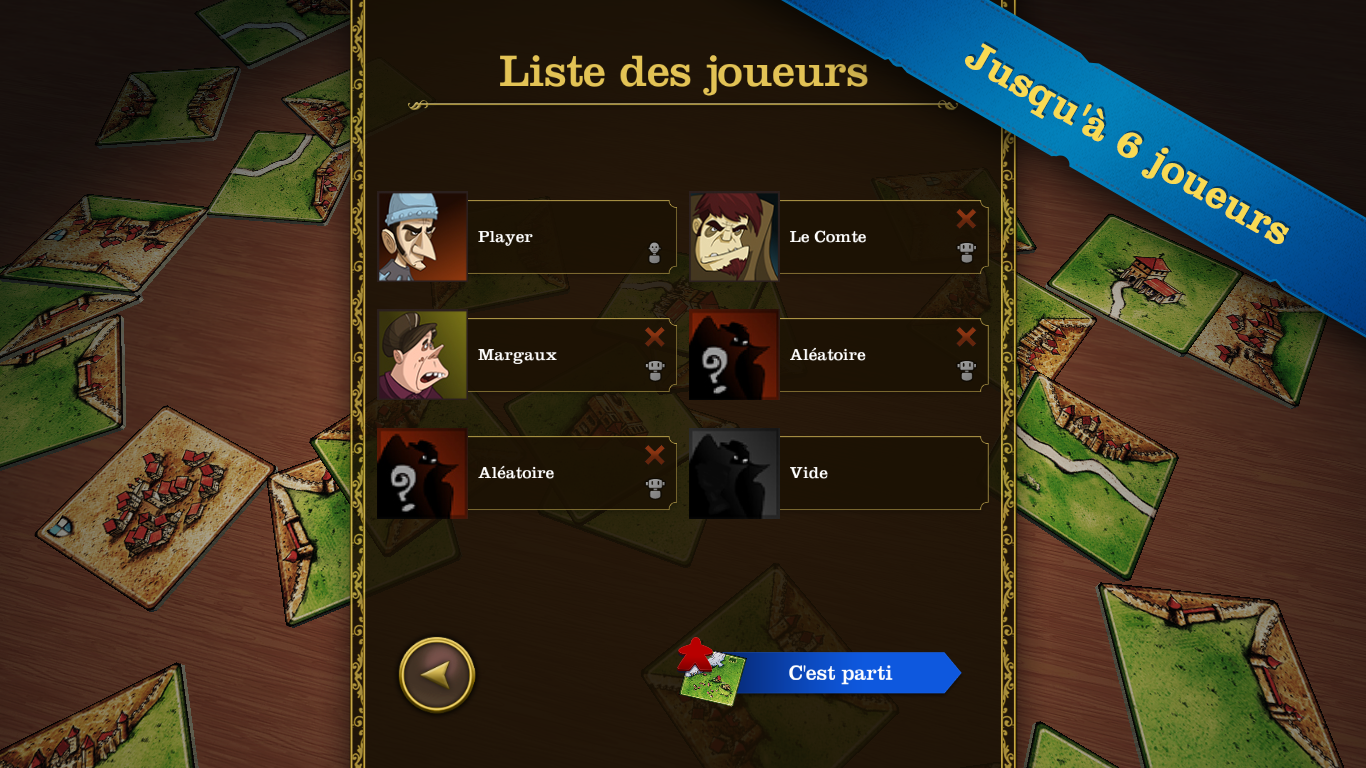
Task: Click the gold back arrow icon
Action: (x=437, y=673)
